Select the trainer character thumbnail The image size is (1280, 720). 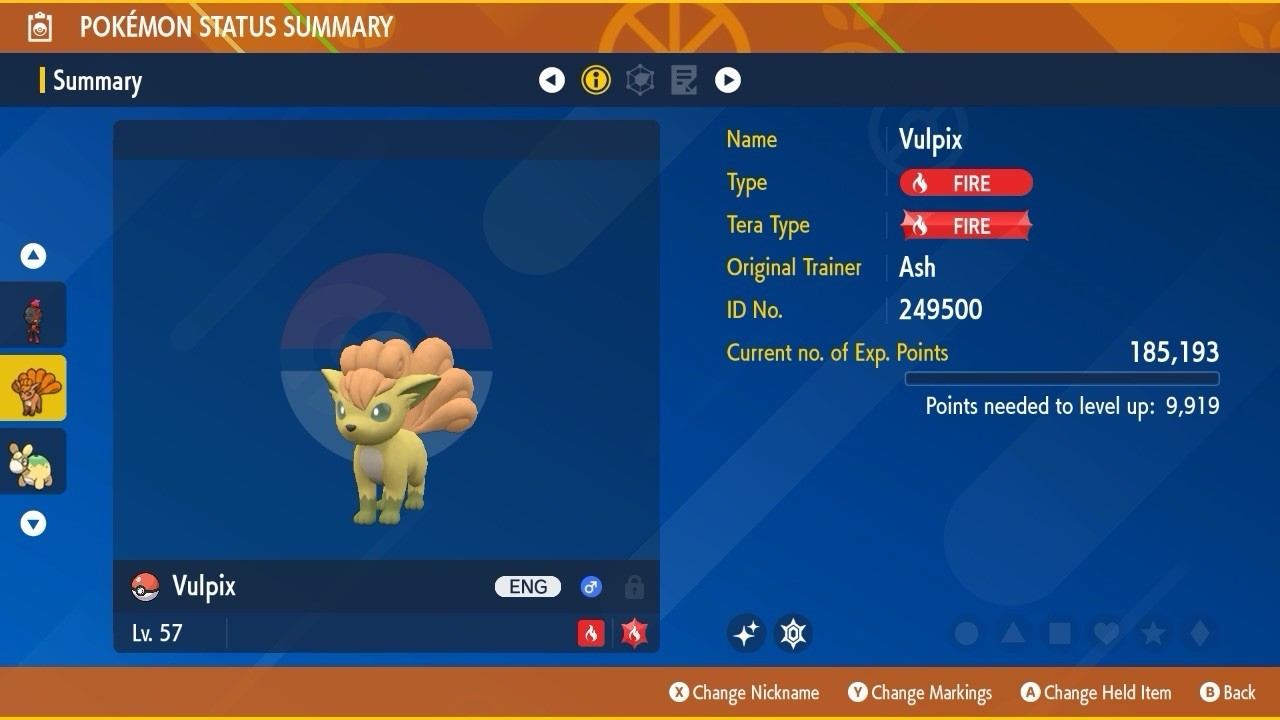34,315
